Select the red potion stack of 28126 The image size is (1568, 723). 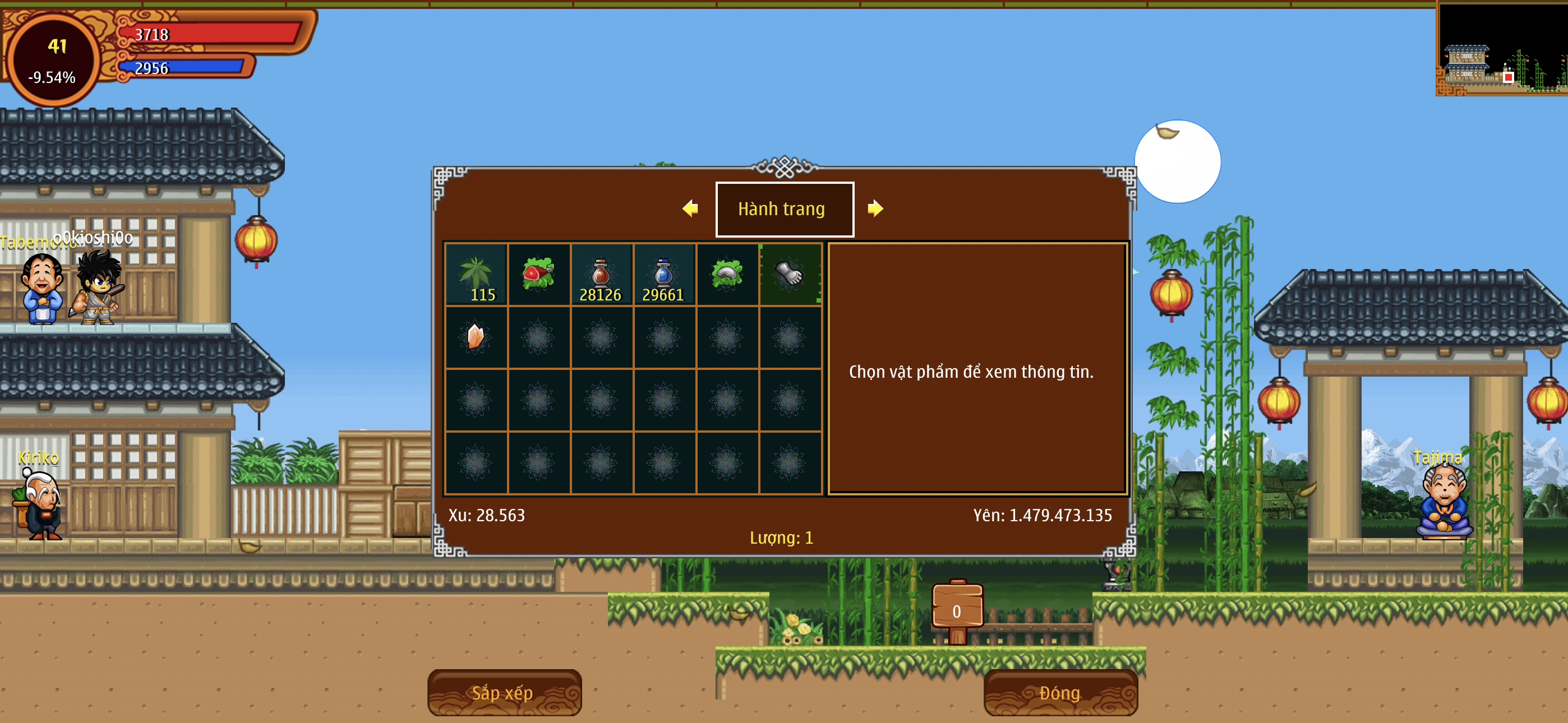pyautogui.click(x=601, y=275)
